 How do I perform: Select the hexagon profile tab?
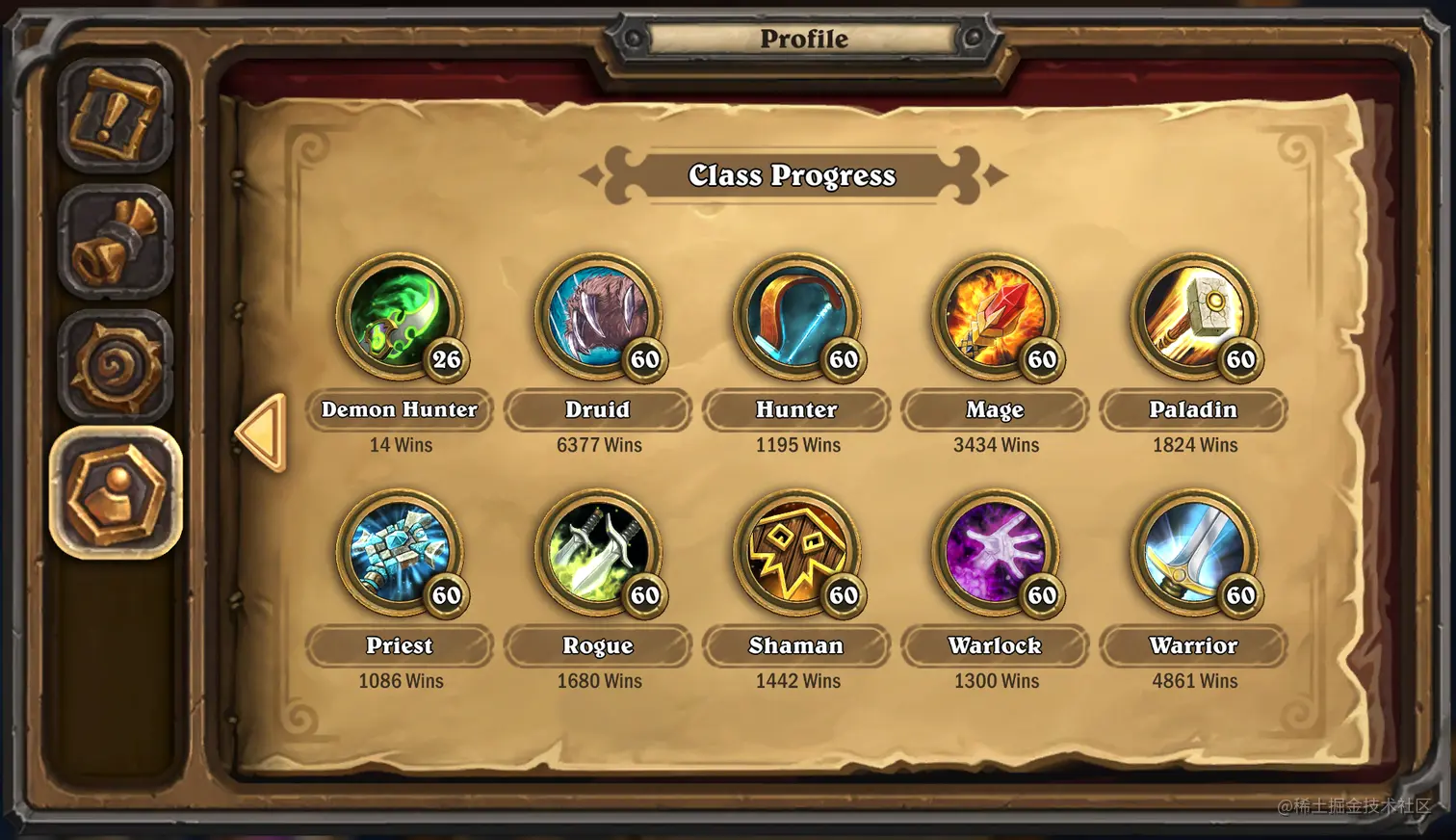pyautogui.click(x=116, y=492)
